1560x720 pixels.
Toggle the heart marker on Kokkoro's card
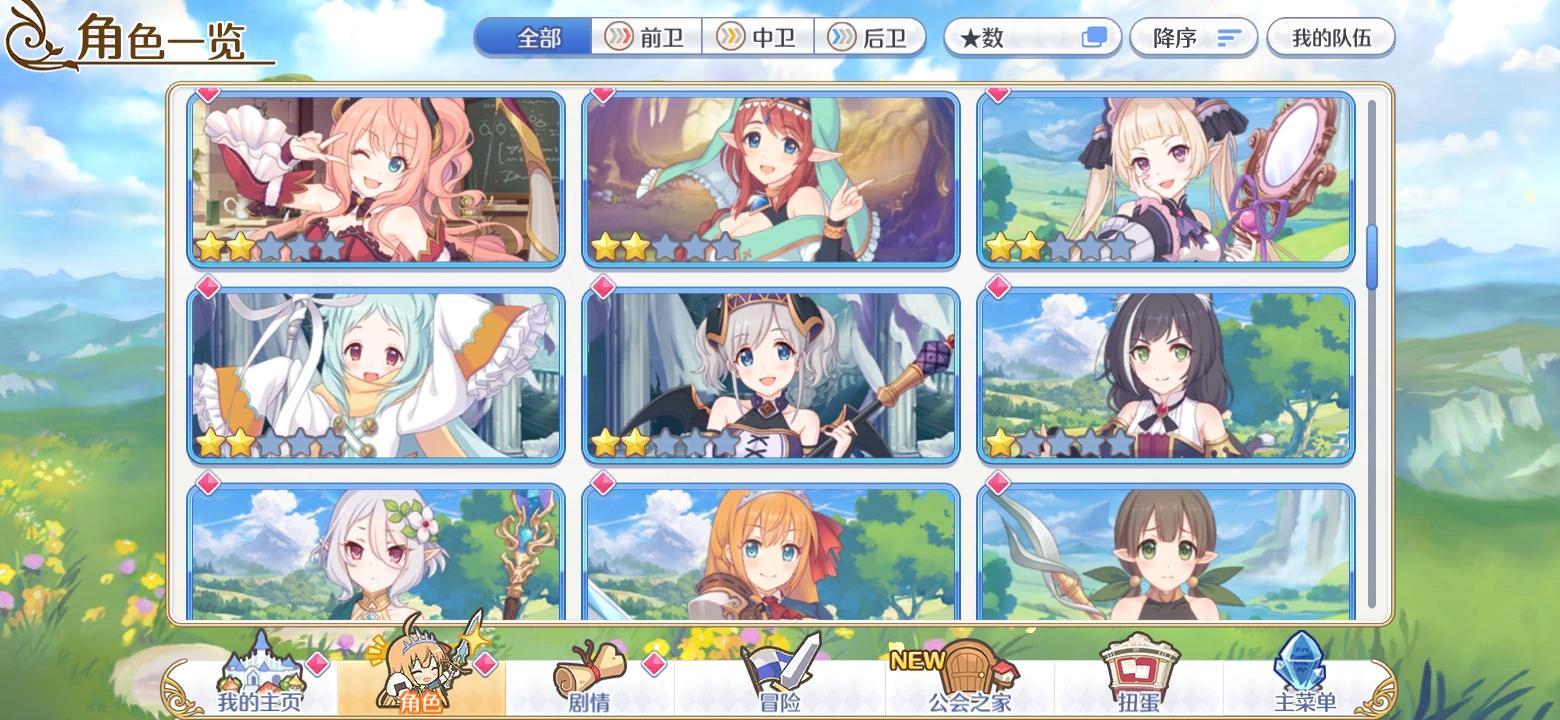206,484
